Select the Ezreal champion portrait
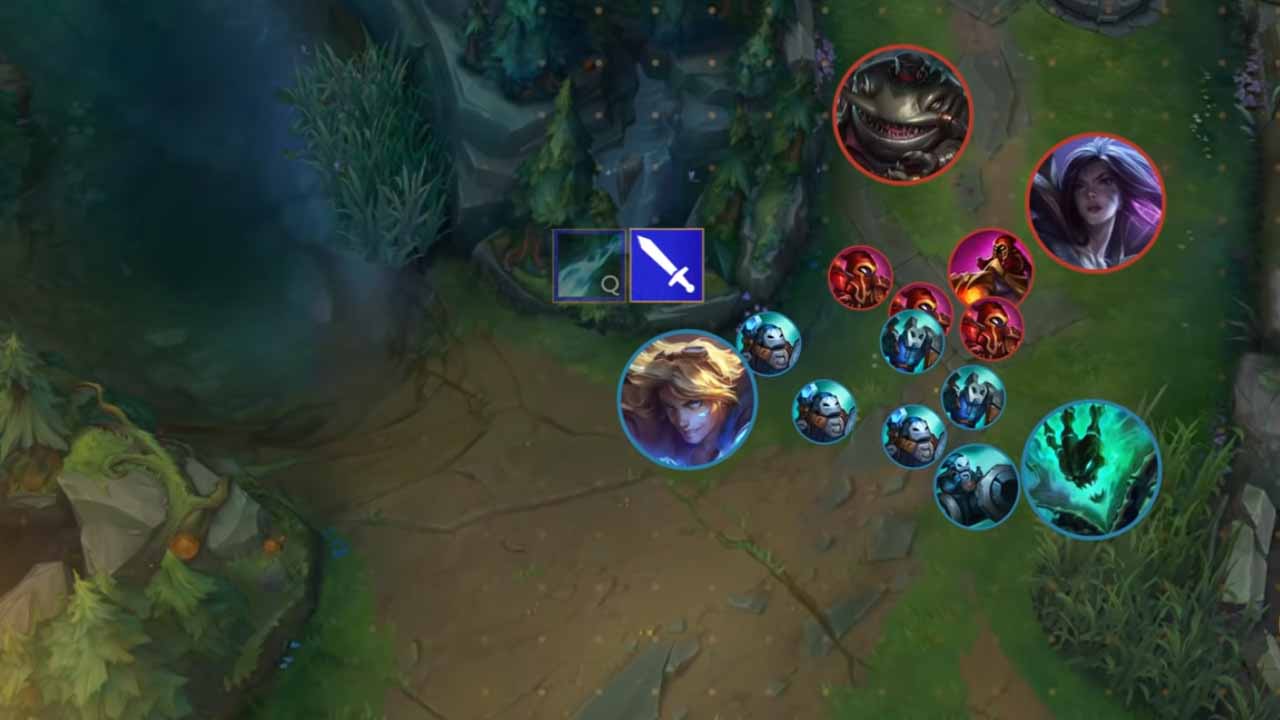 pos(687,399)
